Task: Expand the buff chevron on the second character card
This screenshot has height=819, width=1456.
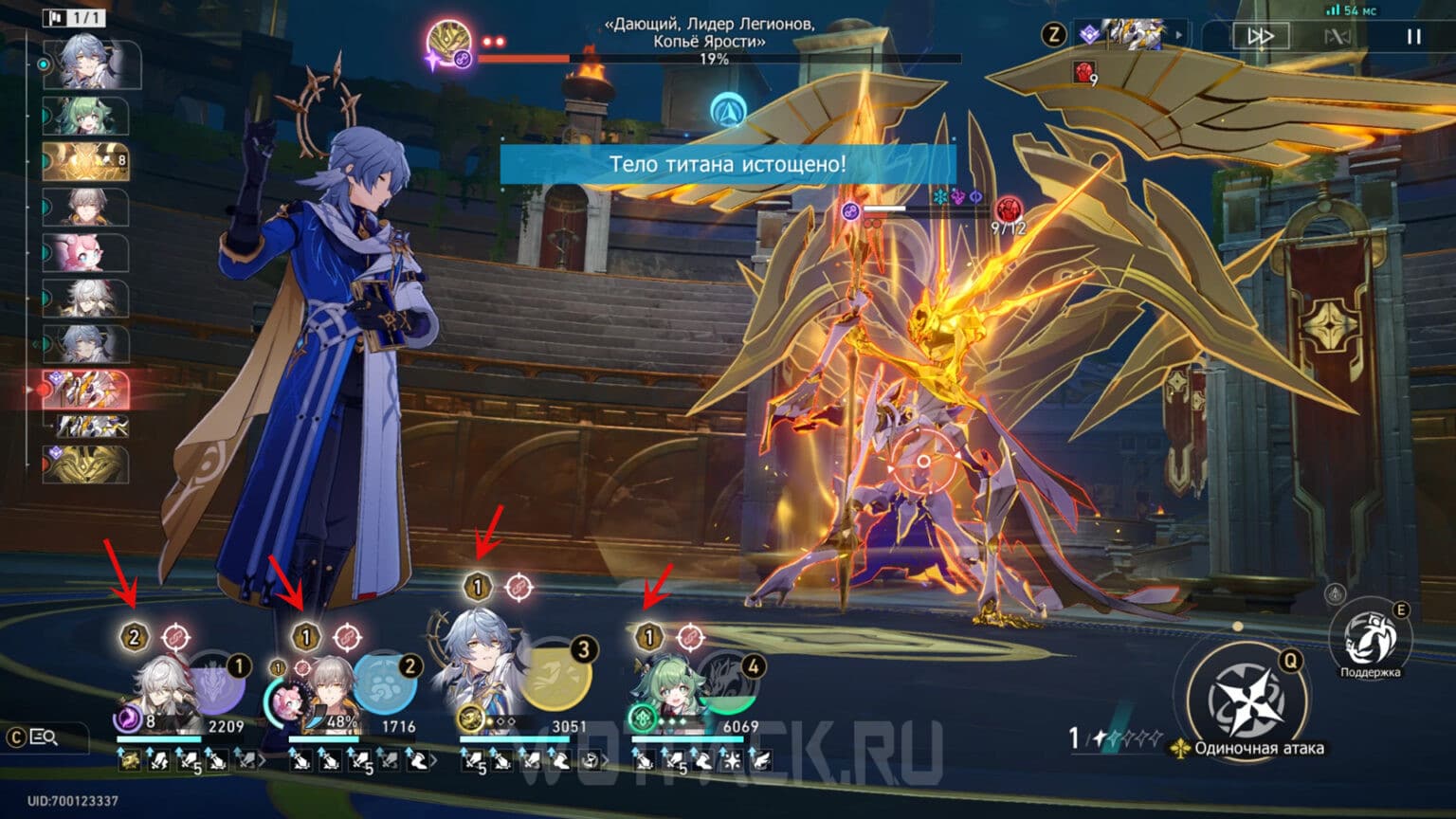Action: click(436, 758)
